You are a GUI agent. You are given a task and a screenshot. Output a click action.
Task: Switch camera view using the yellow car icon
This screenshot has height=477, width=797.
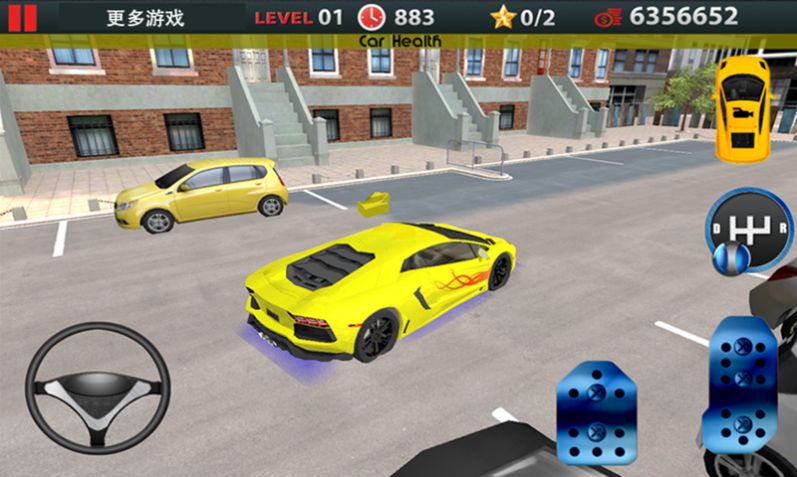742,106
